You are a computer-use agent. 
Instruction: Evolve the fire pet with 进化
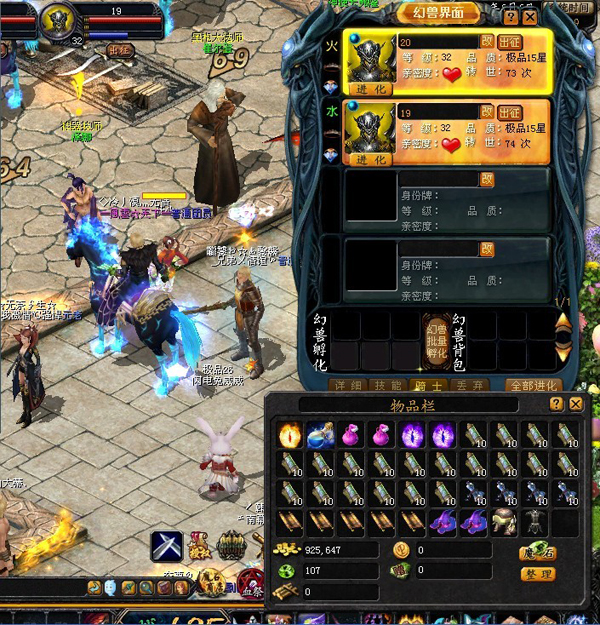coord(370,87)
